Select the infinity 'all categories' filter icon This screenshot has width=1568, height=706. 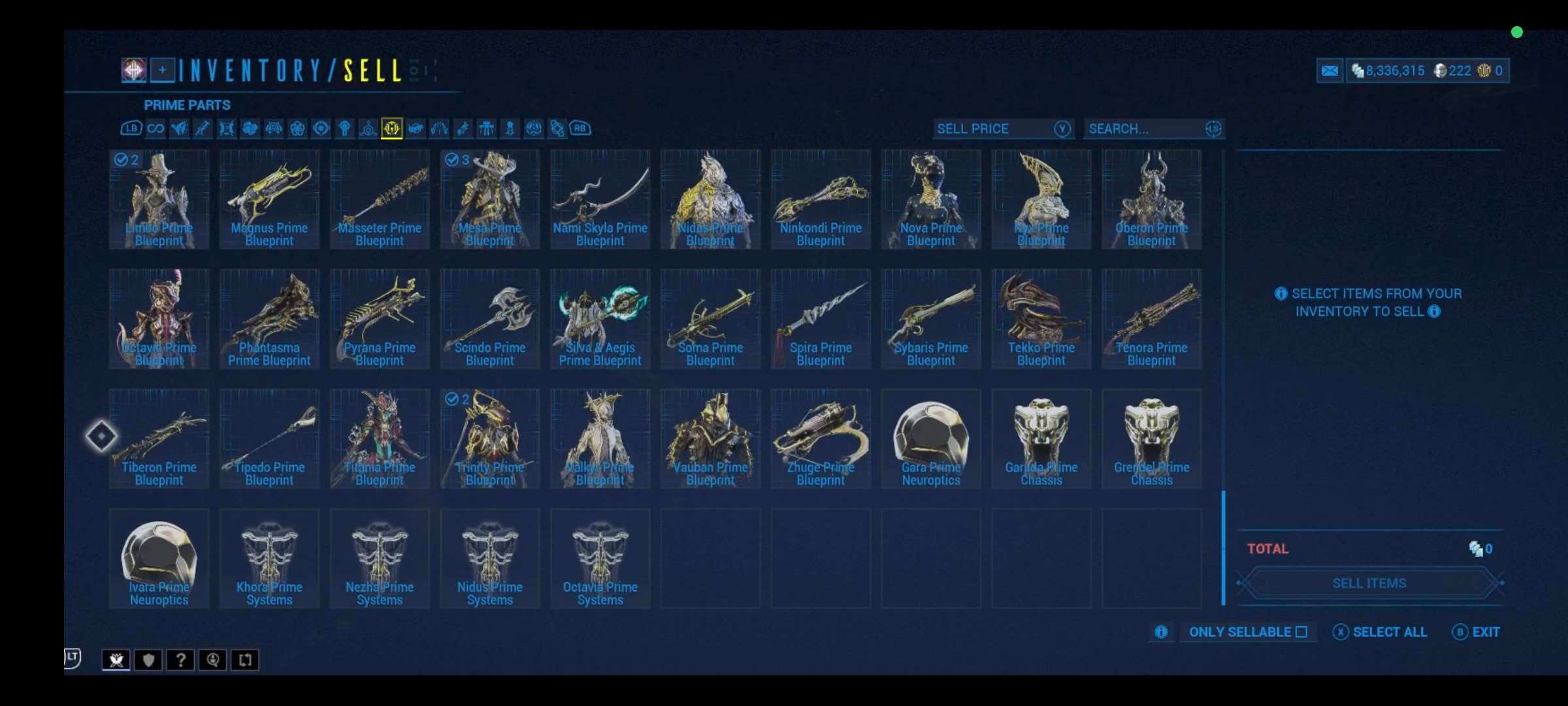pos(155,129)
